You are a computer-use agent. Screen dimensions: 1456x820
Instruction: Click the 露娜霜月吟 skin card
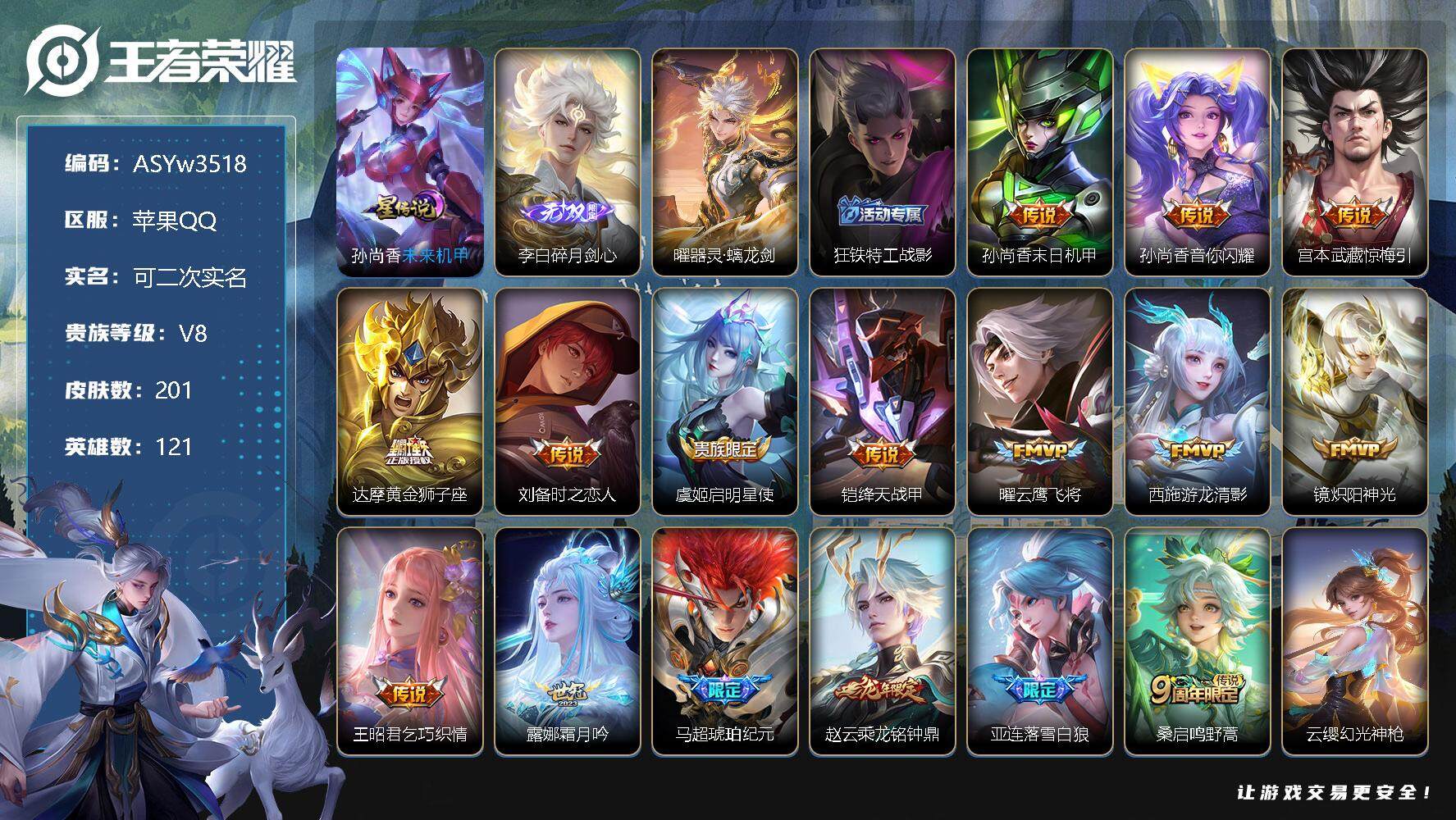pos(568,640)
